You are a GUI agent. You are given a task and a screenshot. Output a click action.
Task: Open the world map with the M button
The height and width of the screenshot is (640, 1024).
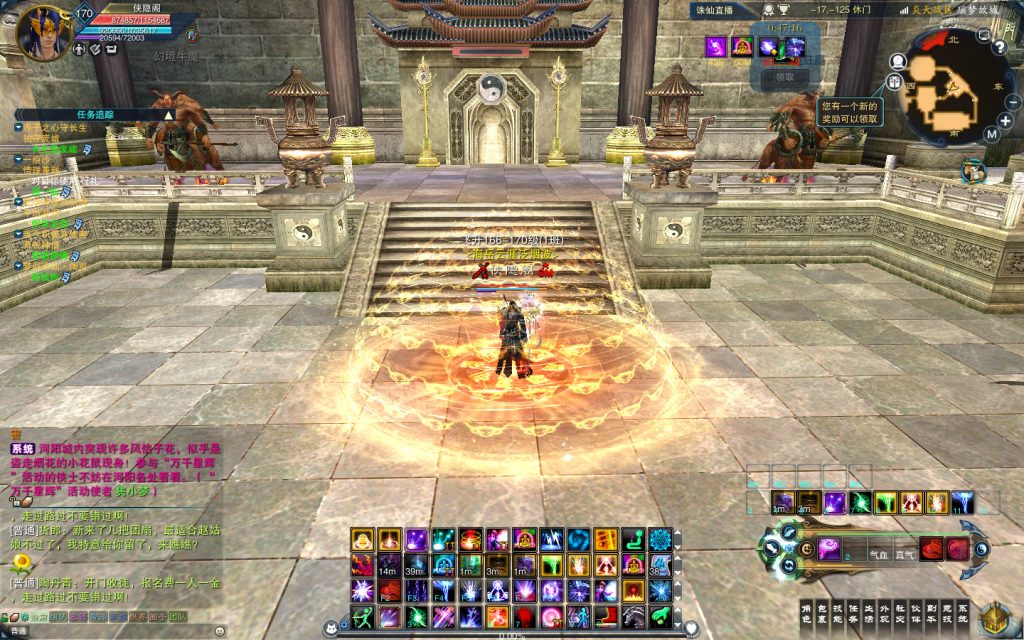pos(991,134)
